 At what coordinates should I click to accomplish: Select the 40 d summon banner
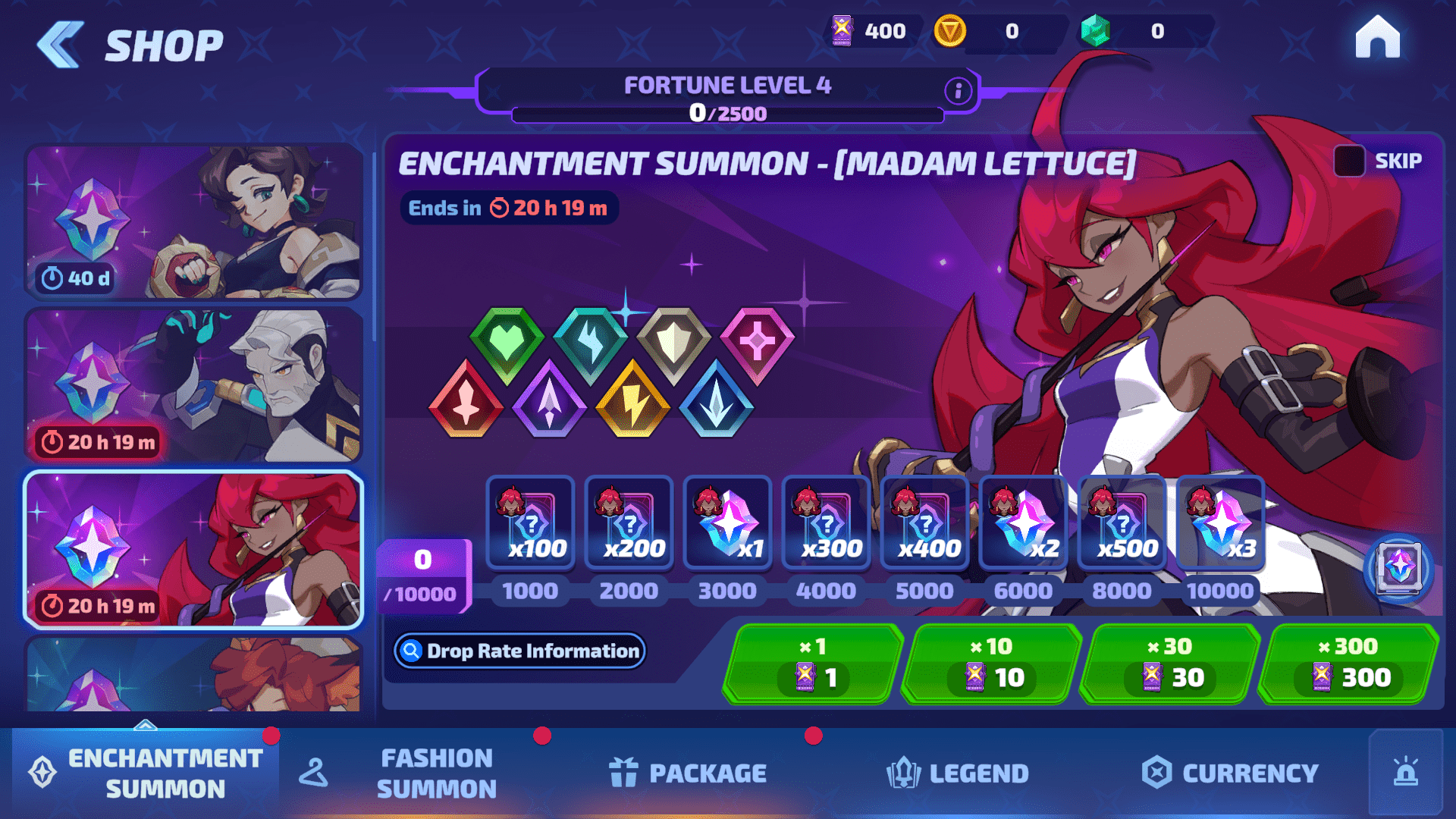coord(194,221)
